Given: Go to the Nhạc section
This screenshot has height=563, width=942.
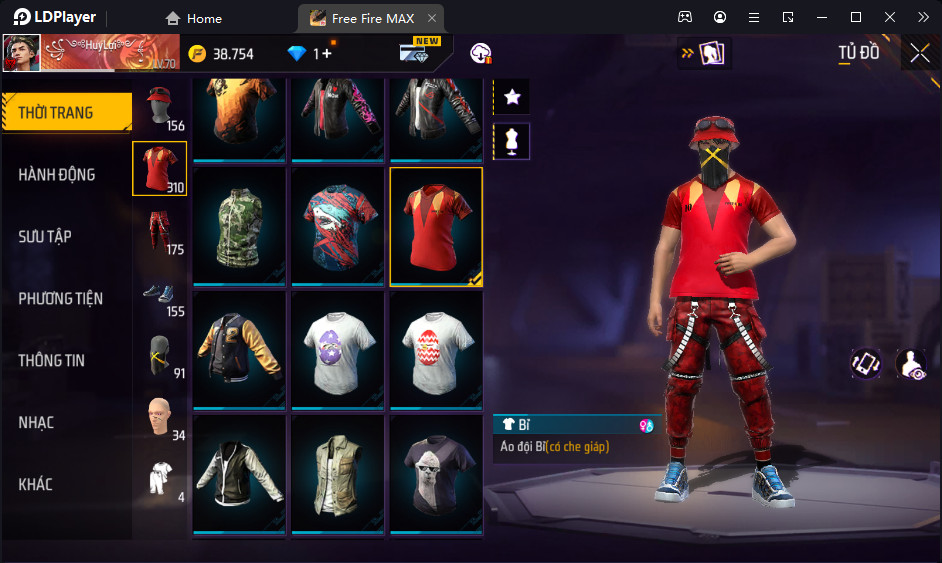Looking at the screenshot, I should click(x=36, y=423).
